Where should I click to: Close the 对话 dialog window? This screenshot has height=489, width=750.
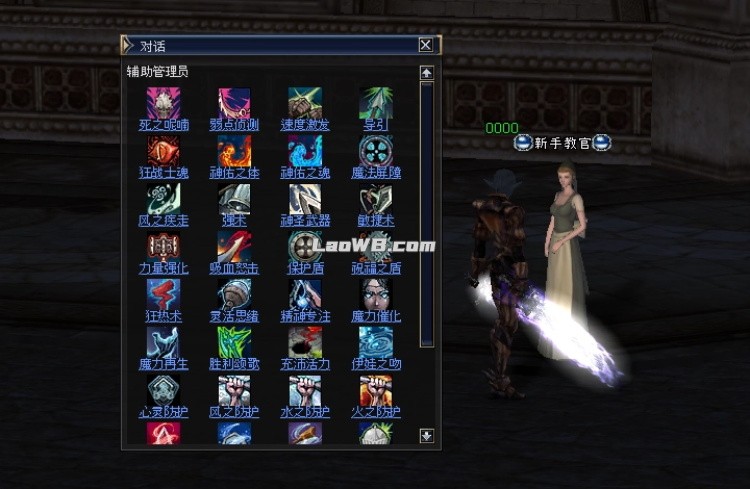(426, 45)
